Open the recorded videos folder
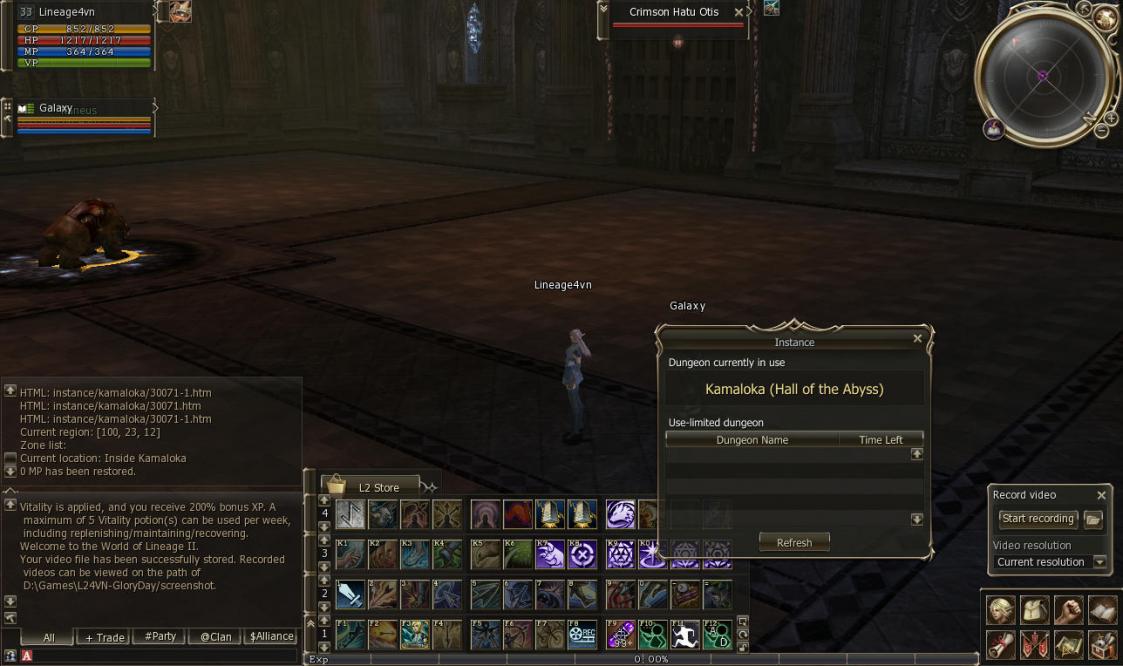Screen dimensions: 1123x666 click(x=1093, y=519)
